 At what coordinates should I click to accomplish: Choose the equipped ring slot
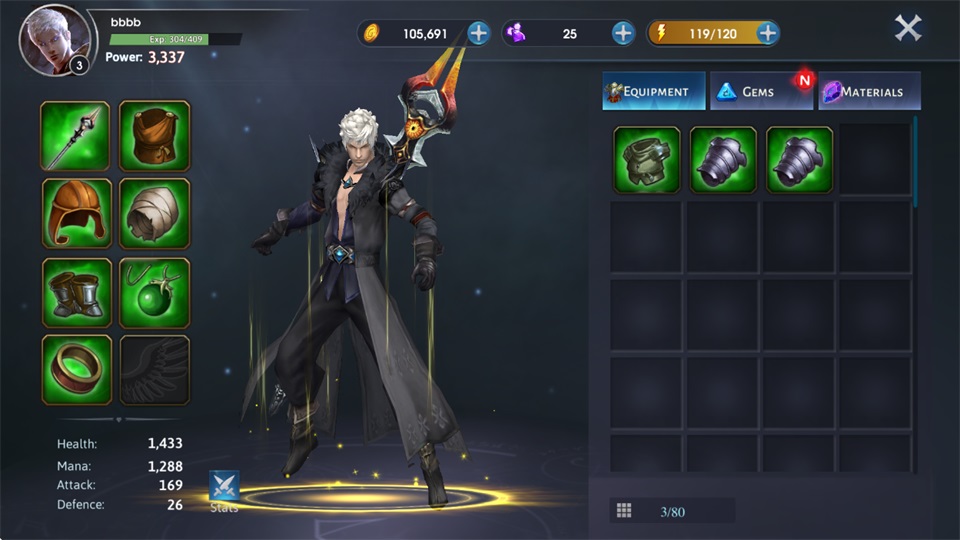click(76, 370)
